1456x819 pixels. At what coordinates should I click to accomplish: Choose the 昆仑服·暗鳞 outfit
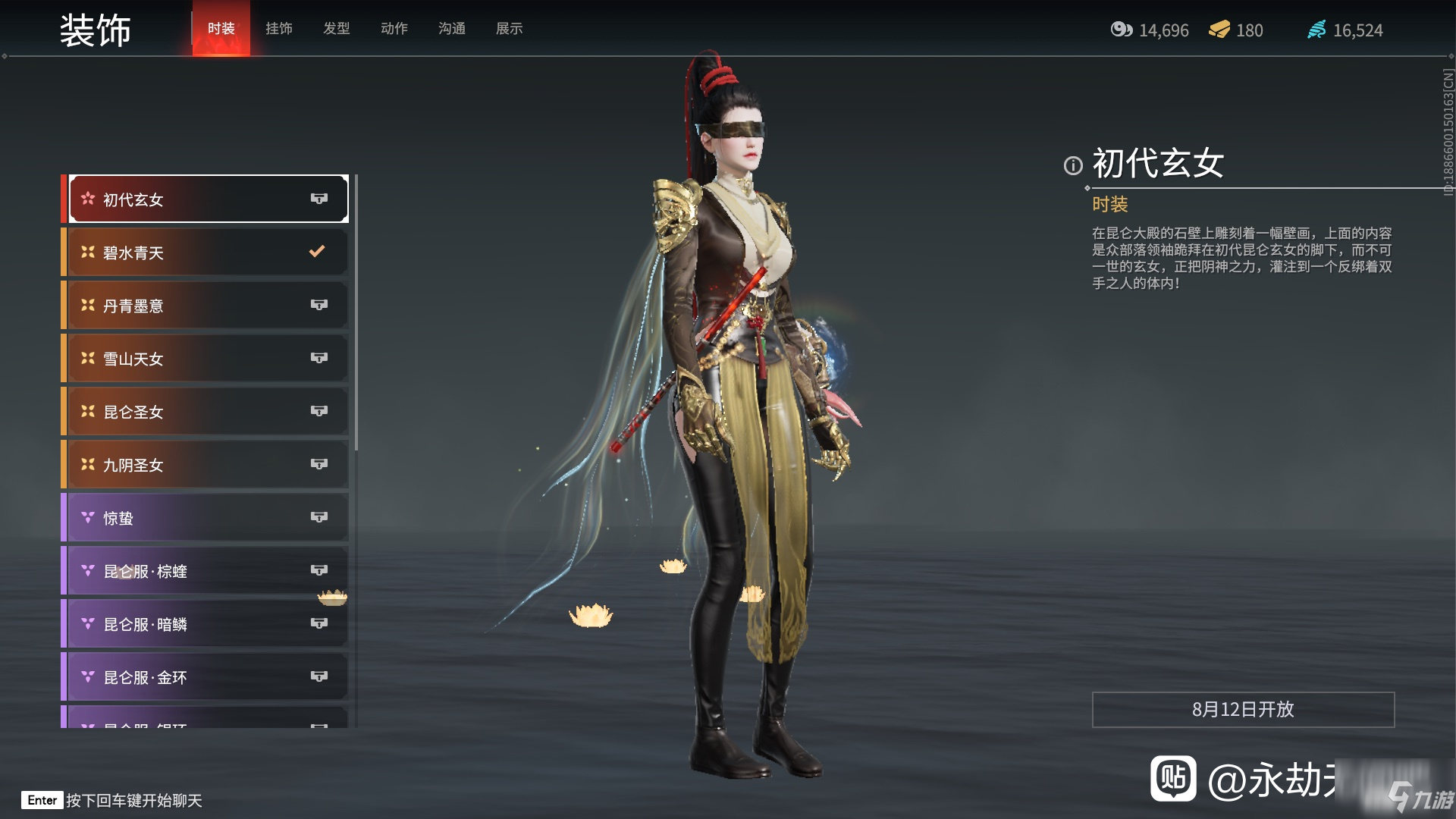pyautogui.click(x=207, y=624)
